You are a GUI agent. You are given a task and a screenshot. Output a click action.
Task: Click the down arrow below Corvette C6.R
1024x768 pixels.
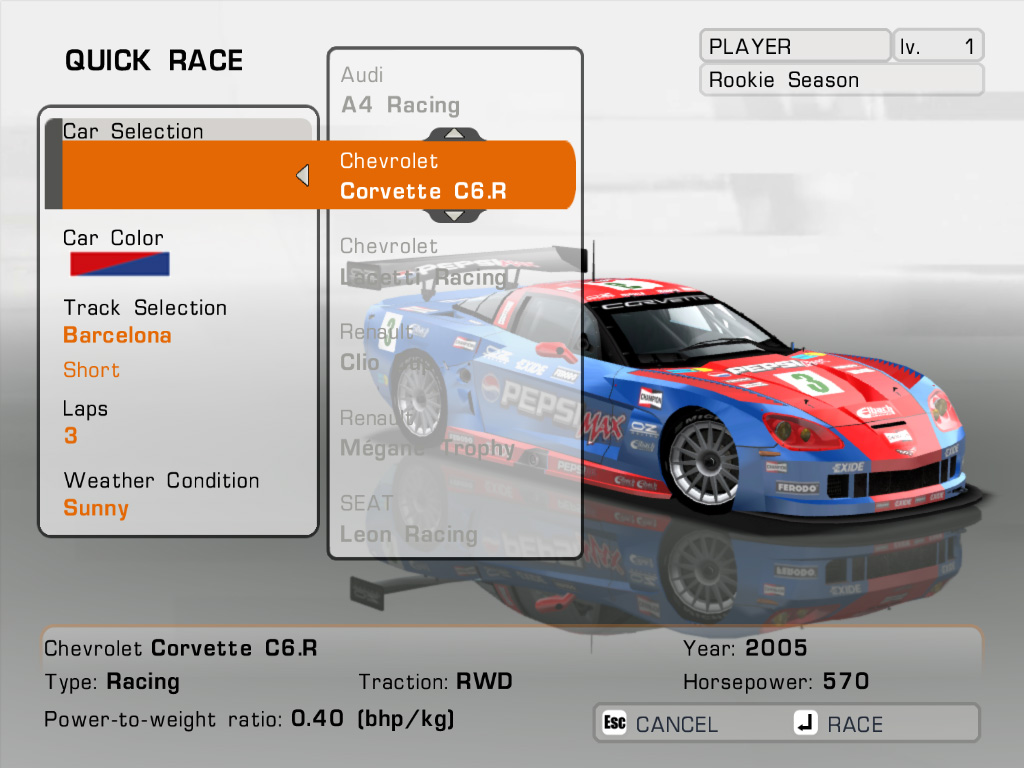pos(453,215)
